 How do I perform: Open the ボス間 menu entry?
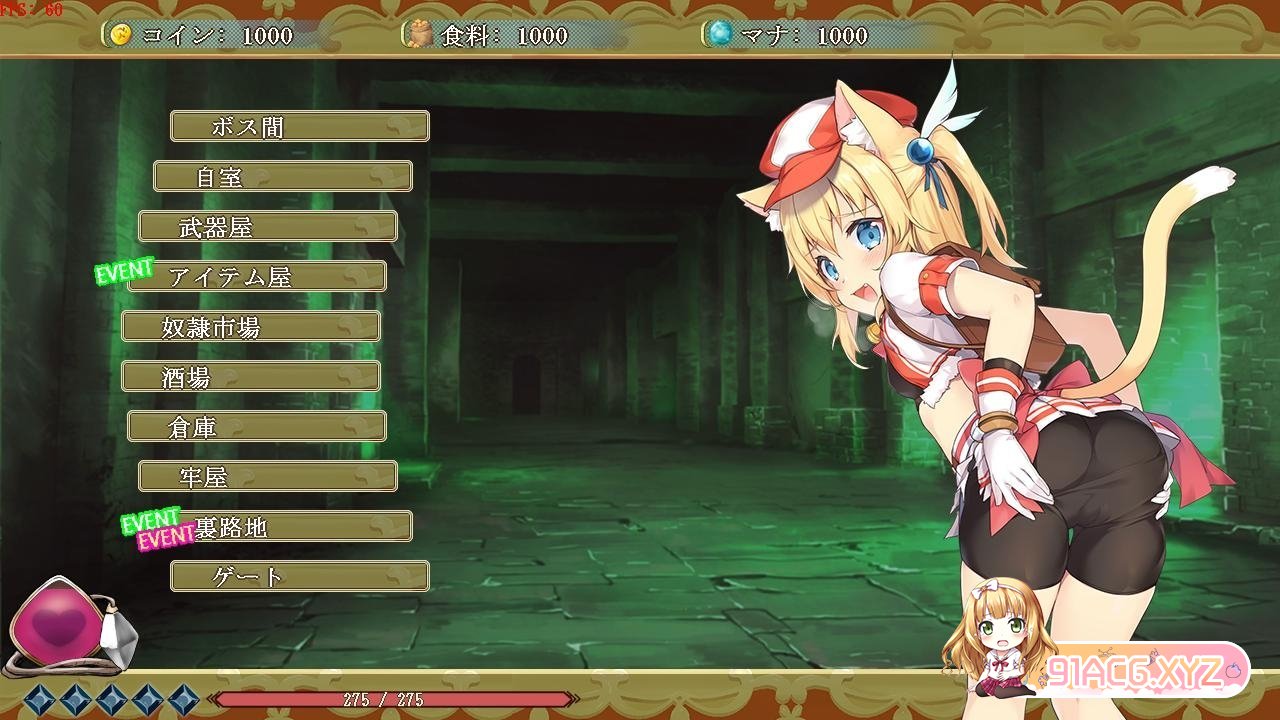pos(299,126)
